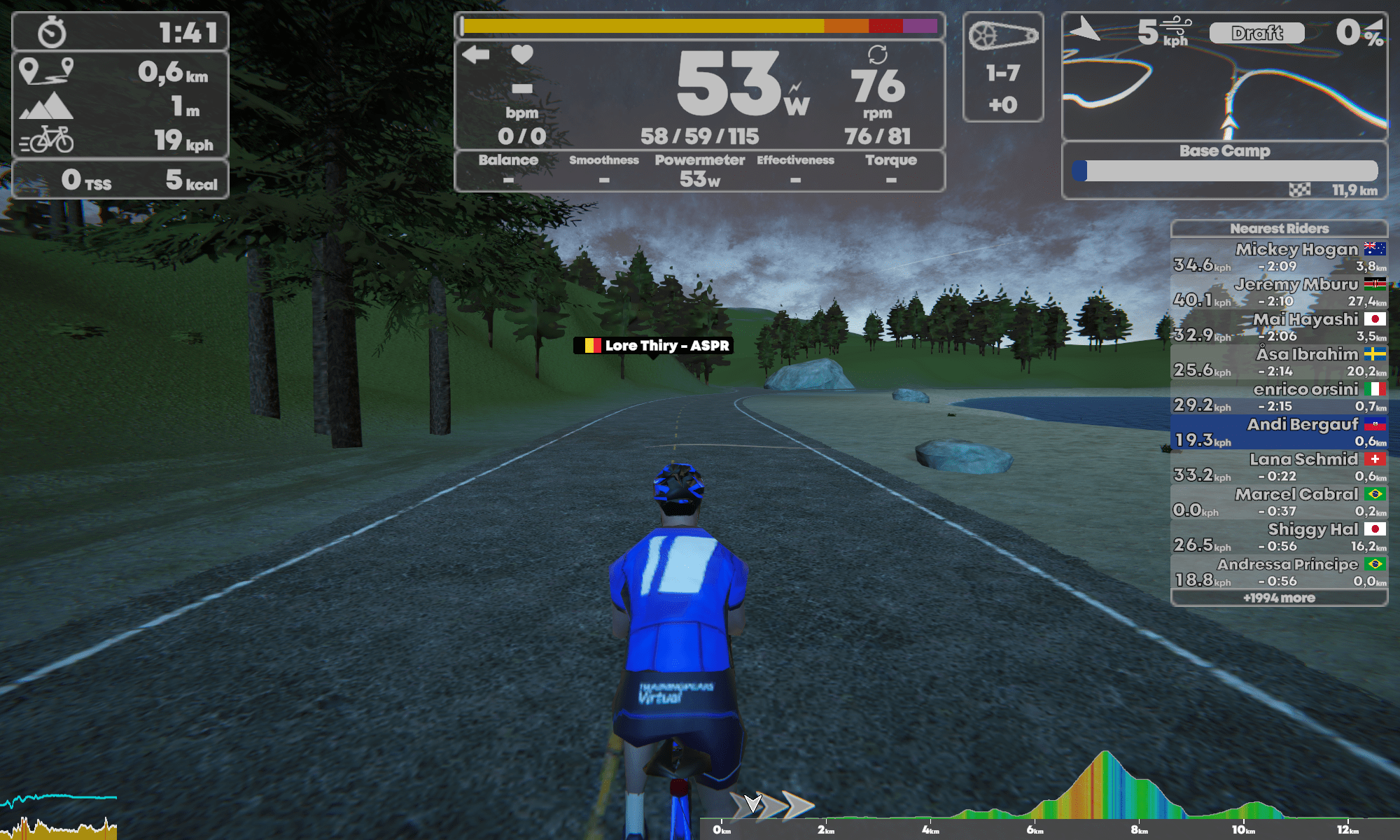Select Åsa Ibrahim's rider row
This screenshot has width=1400, height=840.
point(1279,362)
